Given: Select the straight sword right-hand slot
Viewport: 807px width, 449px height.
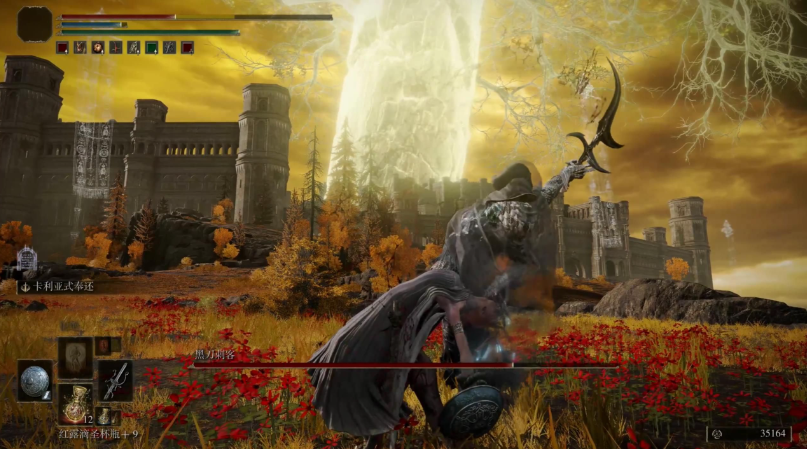Looking at the screenshot, I should coord(115,380).
